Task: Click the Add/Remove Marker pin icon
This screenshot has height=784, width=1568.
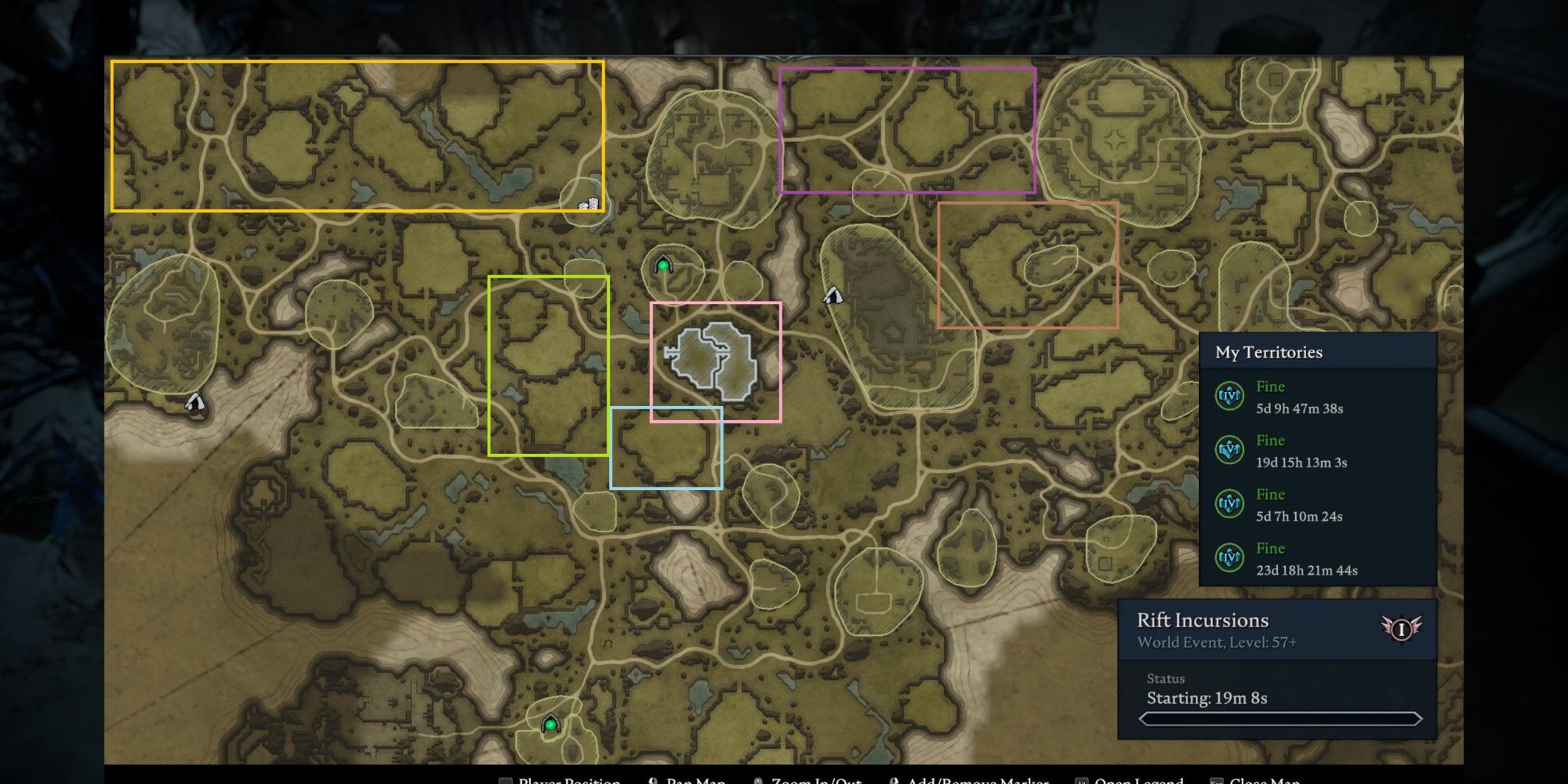Action: coord(895,780)
